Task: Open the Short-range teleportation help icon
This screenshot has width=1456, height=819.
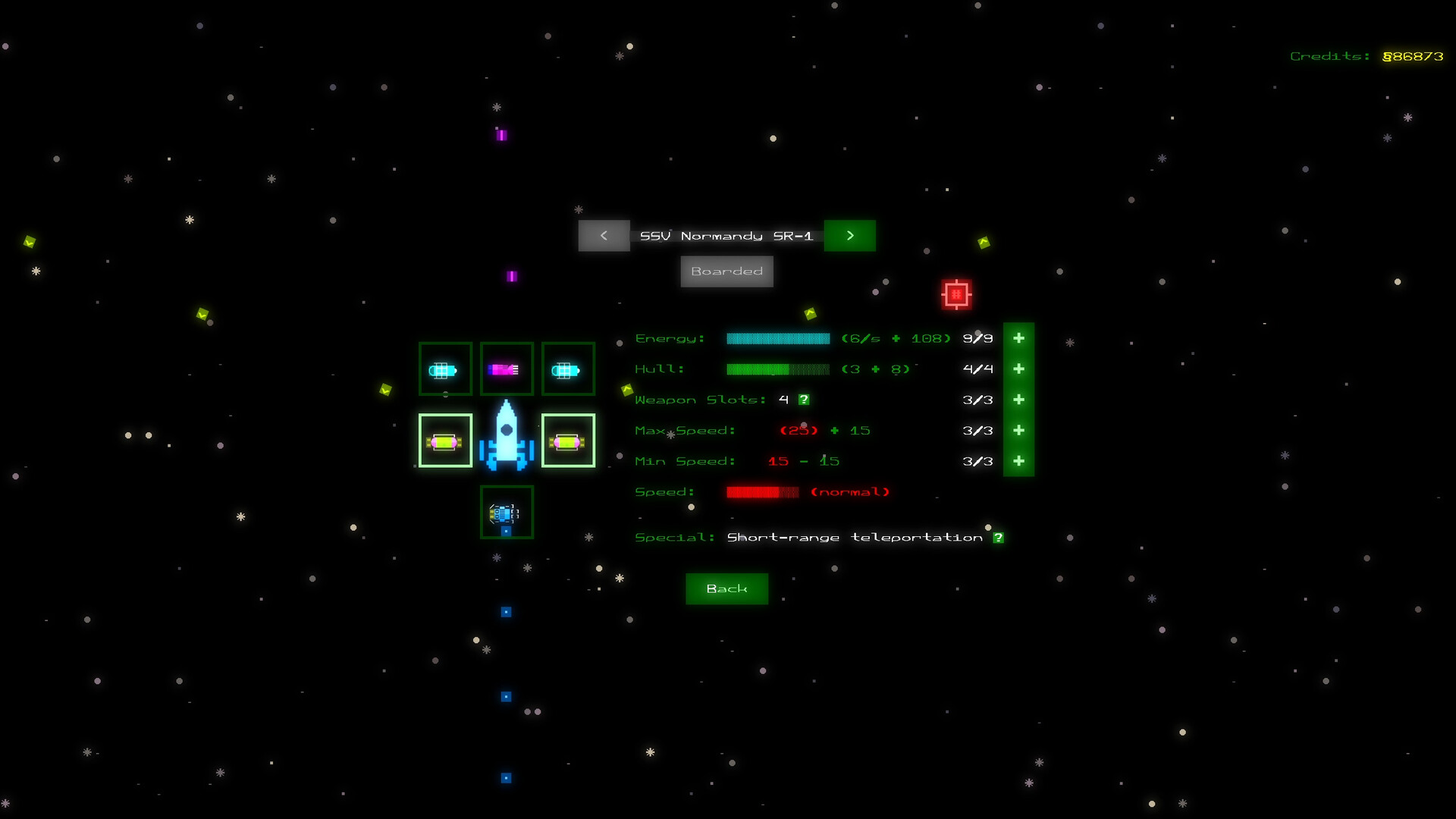Action: coord(999,537)
